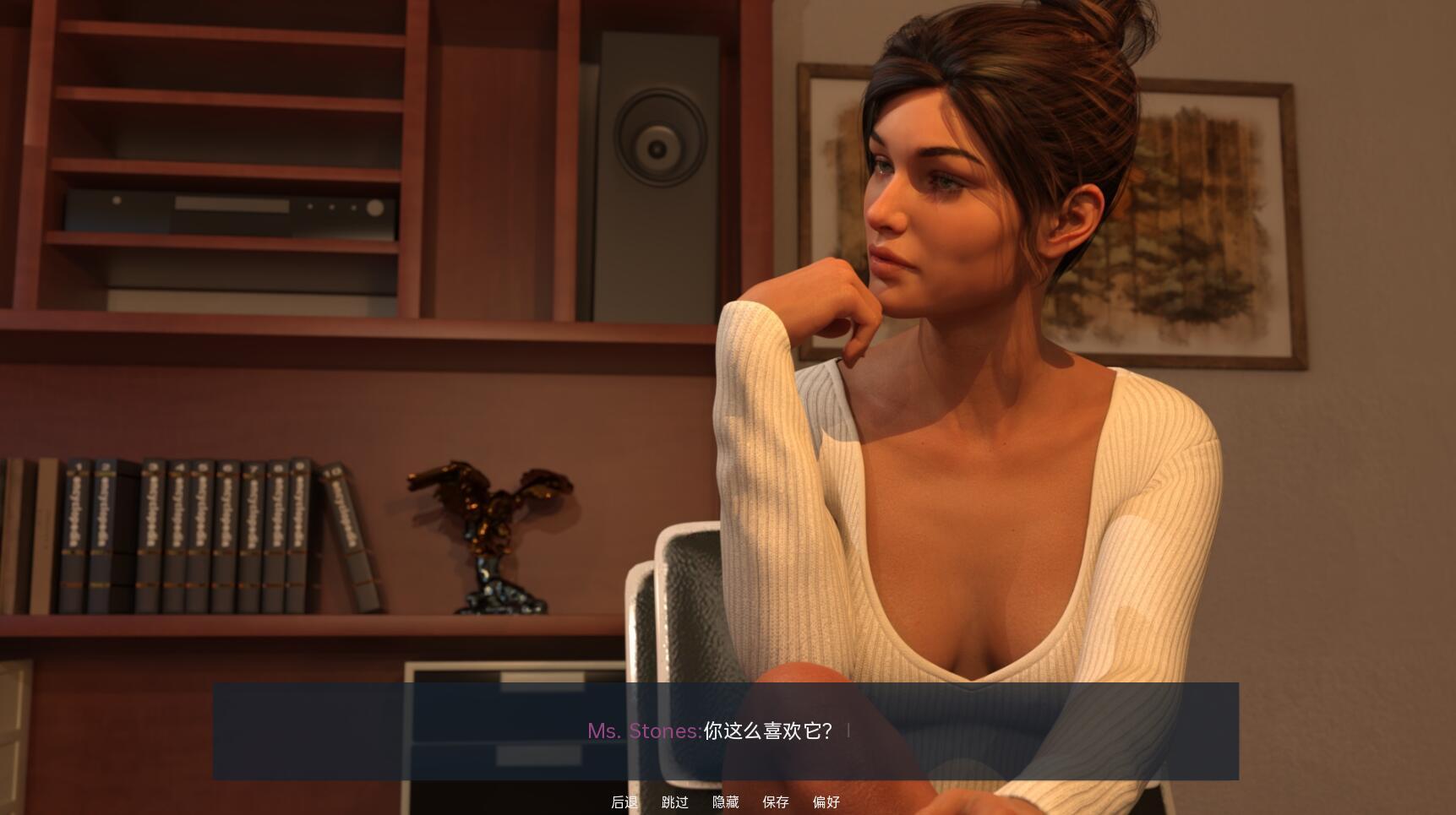Image resolution: width=1456 pixels, height=815 pixels.
Task: Click the eagle statue on the shelf
Action: click(490, 532)
